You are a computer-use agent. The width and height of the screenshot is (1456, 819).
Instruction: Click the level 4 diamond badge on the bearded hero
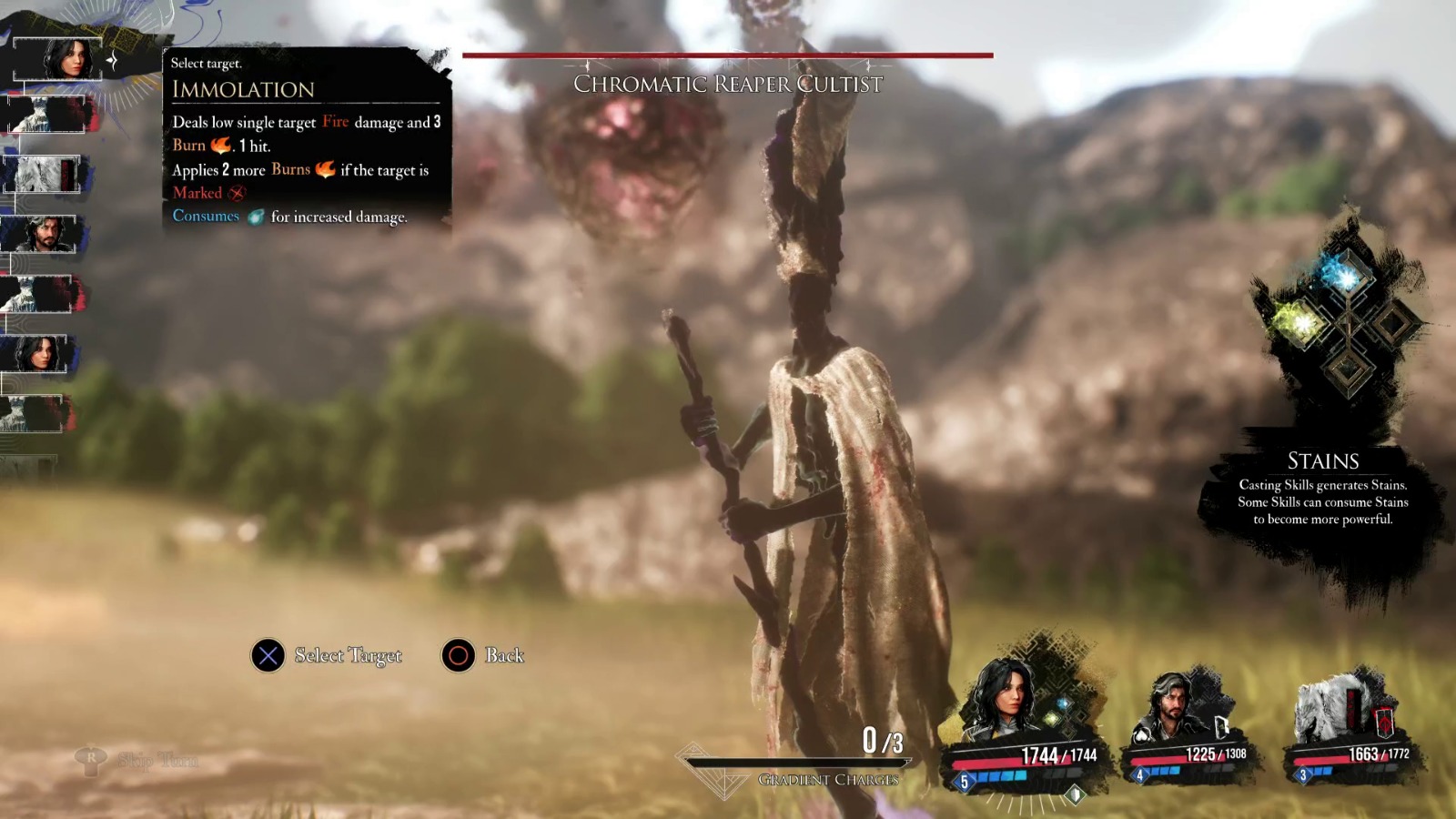tap(1139, 774)
